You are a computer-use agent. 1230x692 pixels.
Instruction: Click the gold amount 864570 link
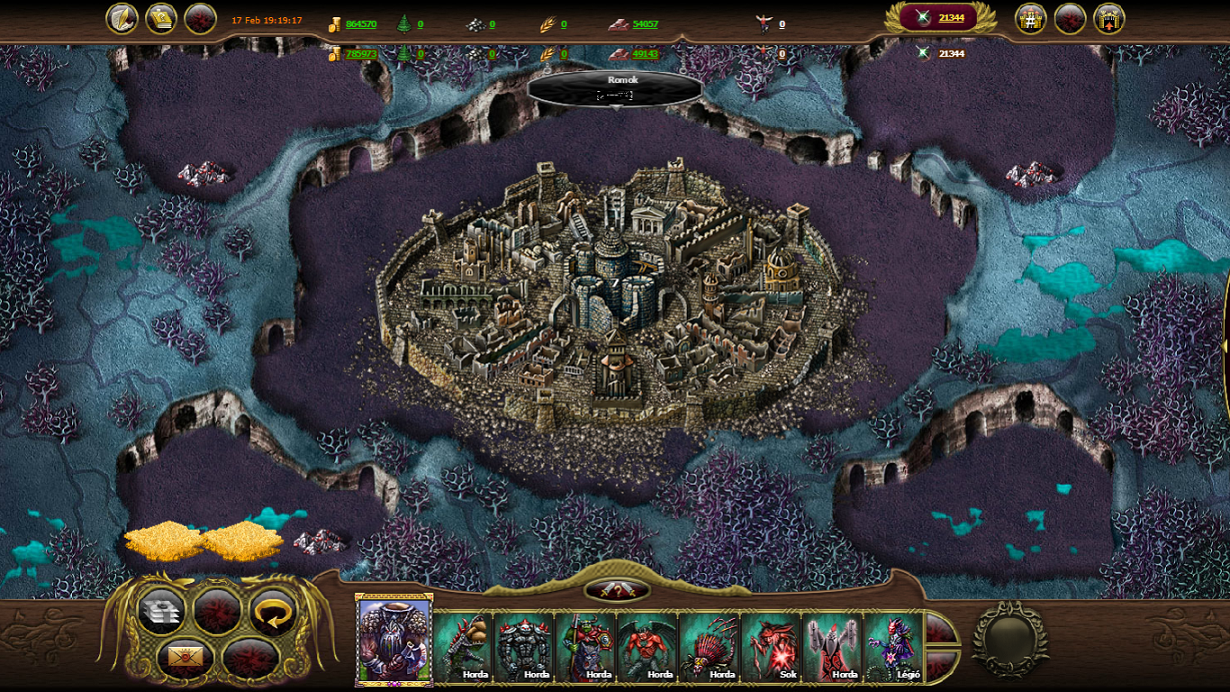[x=361, y=24]
